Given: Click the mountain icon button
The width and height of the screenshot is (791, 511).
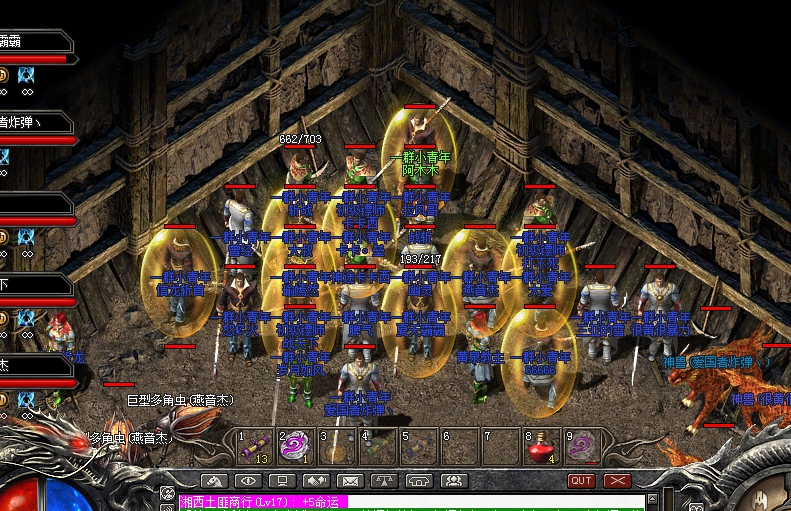Looking at the screenshot, I should [213, 481].
